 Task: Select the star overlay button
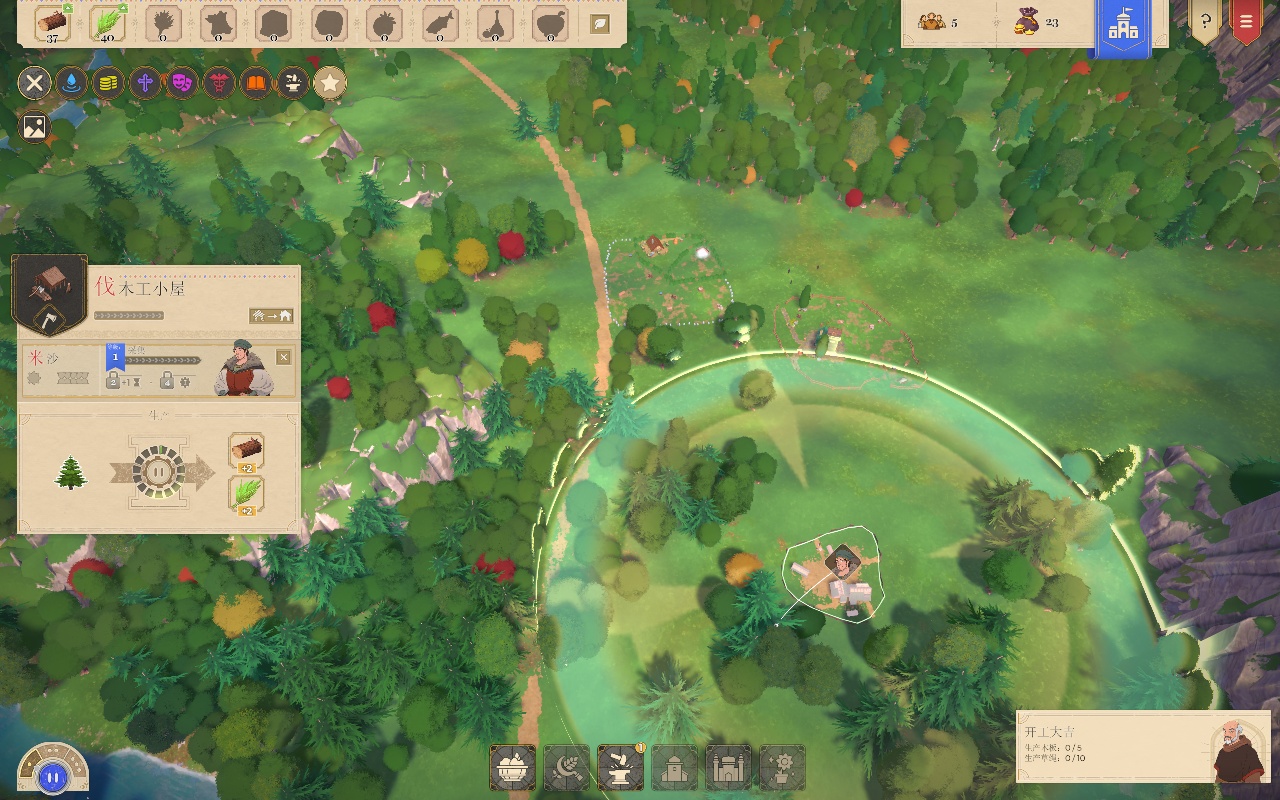pyautogui.click(x=330, y=83)
